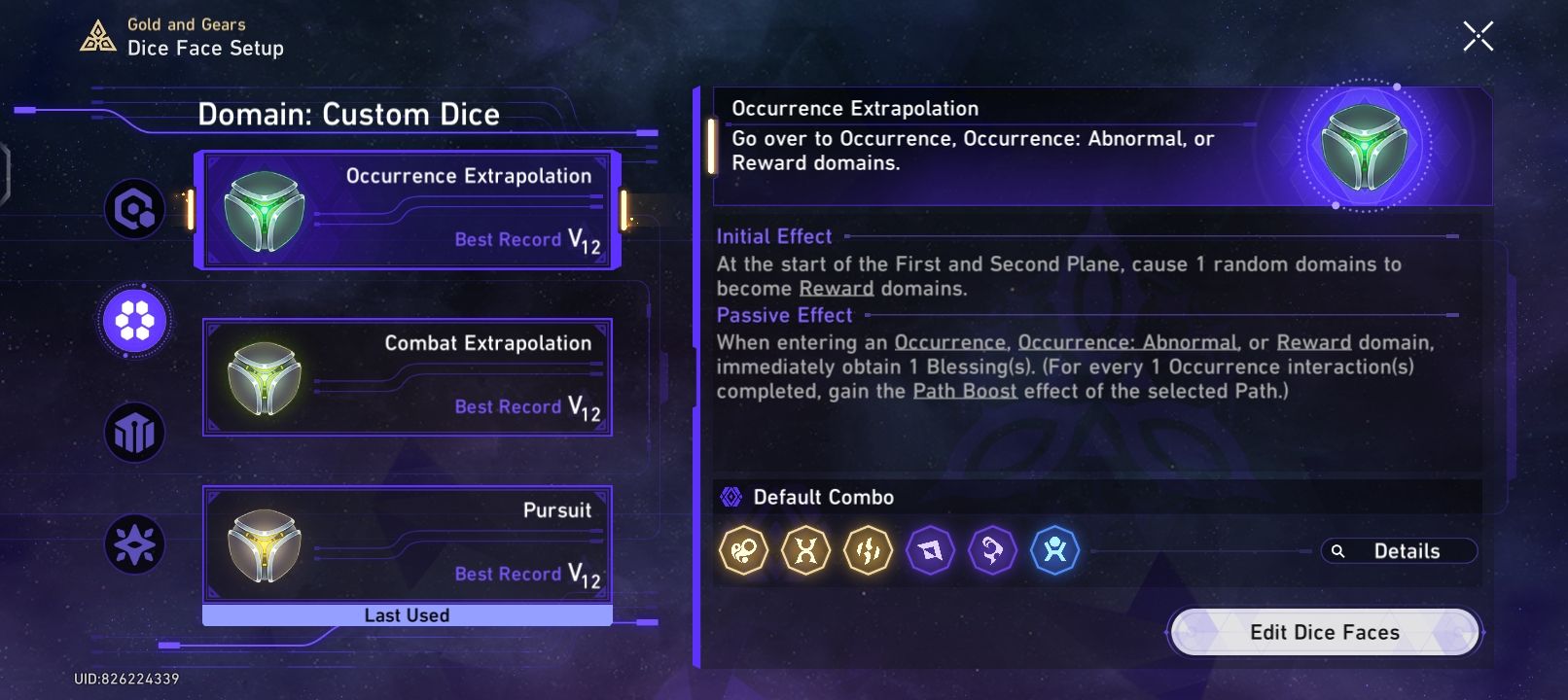
Task: Click the star-shaped domain icon at sidebar bottom
Action: click(x=135, y=544)
